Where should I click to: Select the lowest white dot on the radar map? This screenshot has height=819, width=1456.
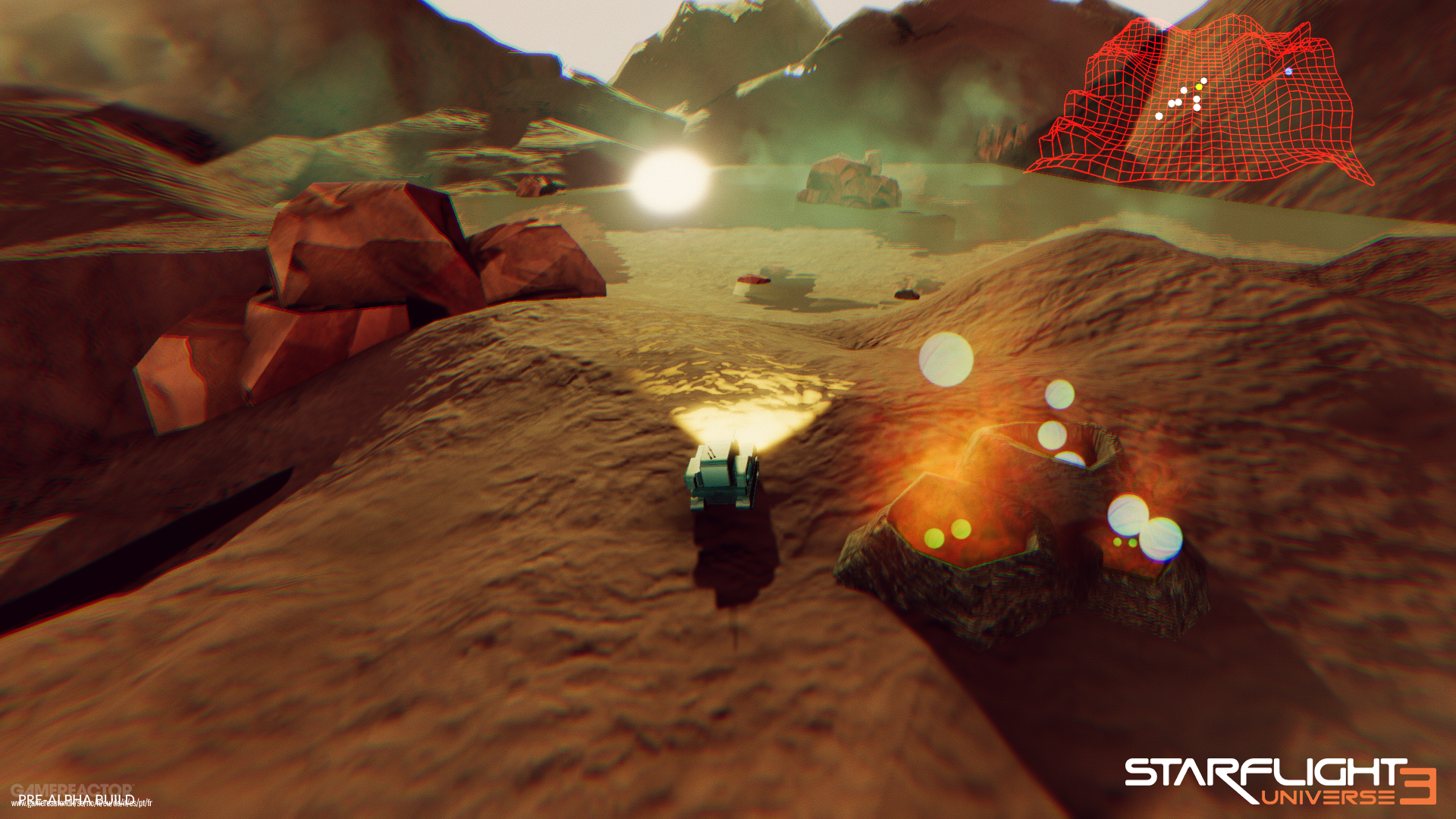[x=1159, y=116]
